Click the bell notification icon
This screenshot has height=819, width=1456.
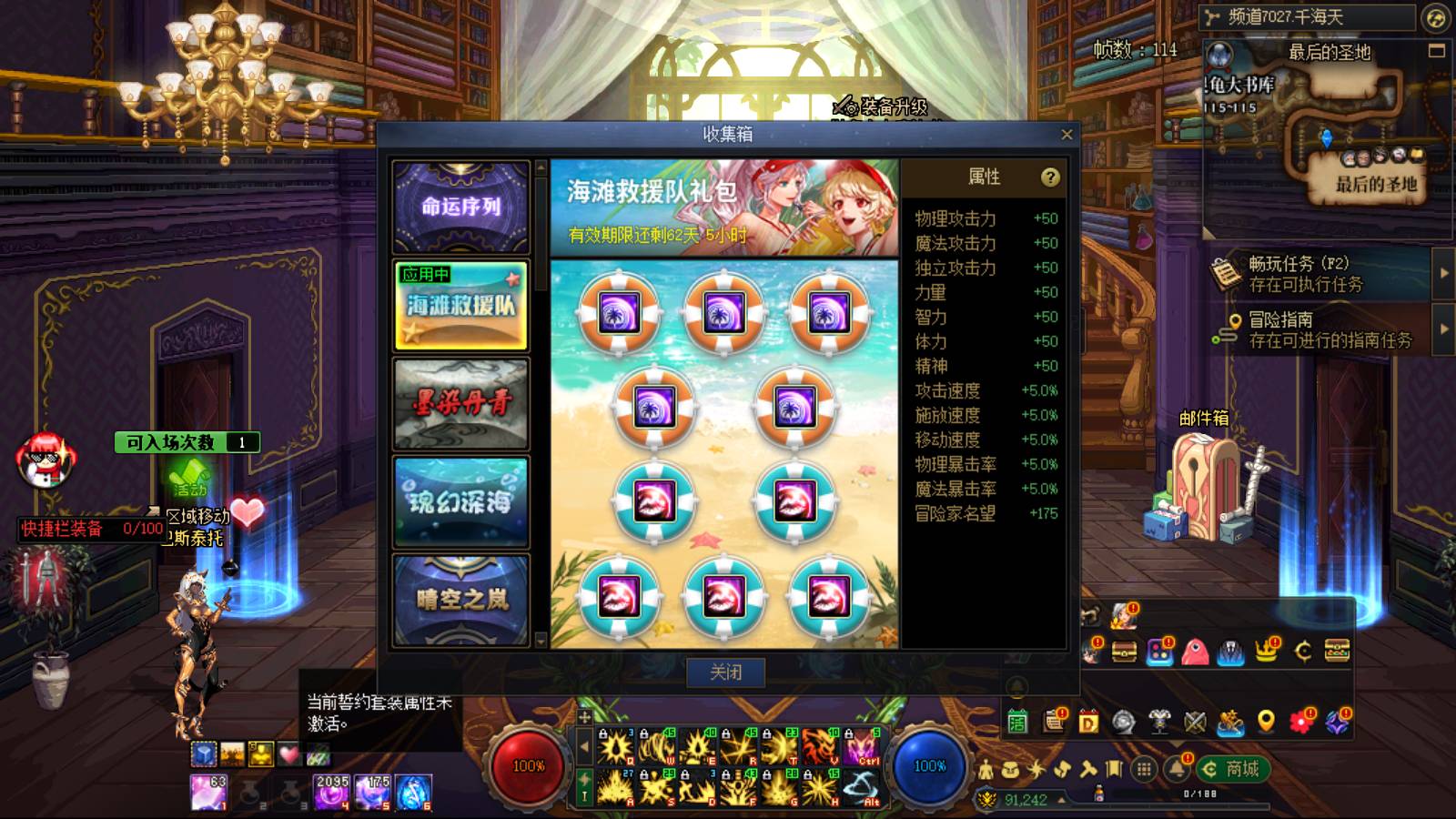(x=1177, y=769)
